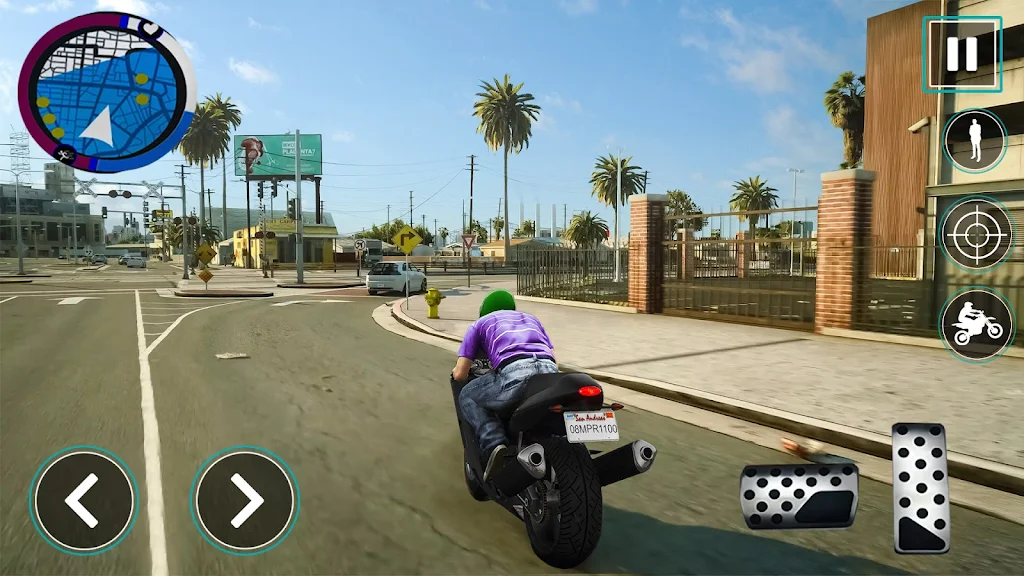1024x576 pixels.
Task: Tap the standing character silhouette button
Action: (975, 141)
